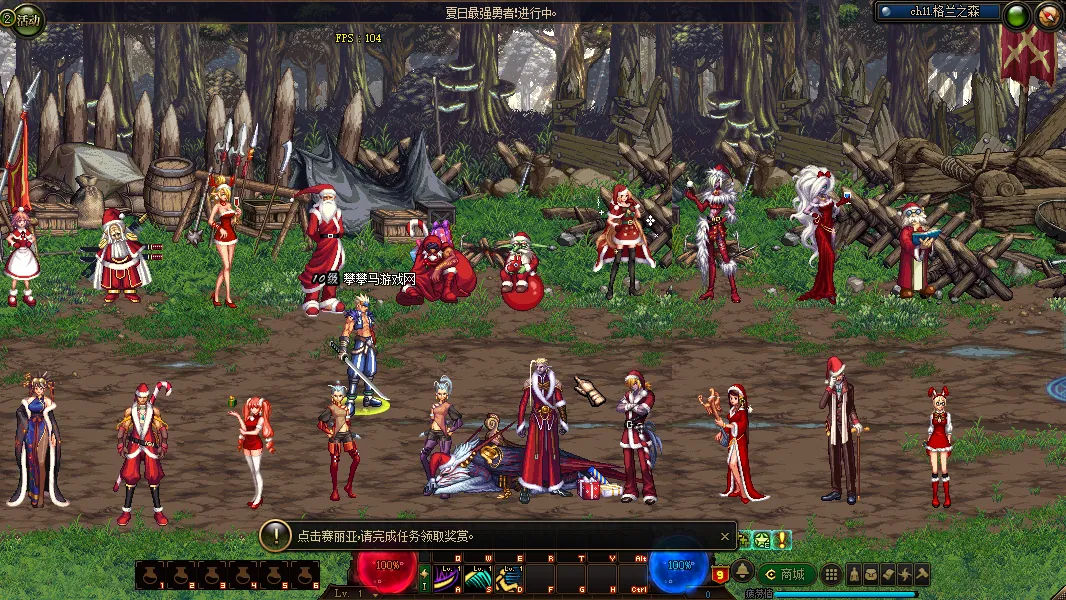Screen dimensions: 1066x600
Task: Open the 活动 events button
Action: (24, 18)
